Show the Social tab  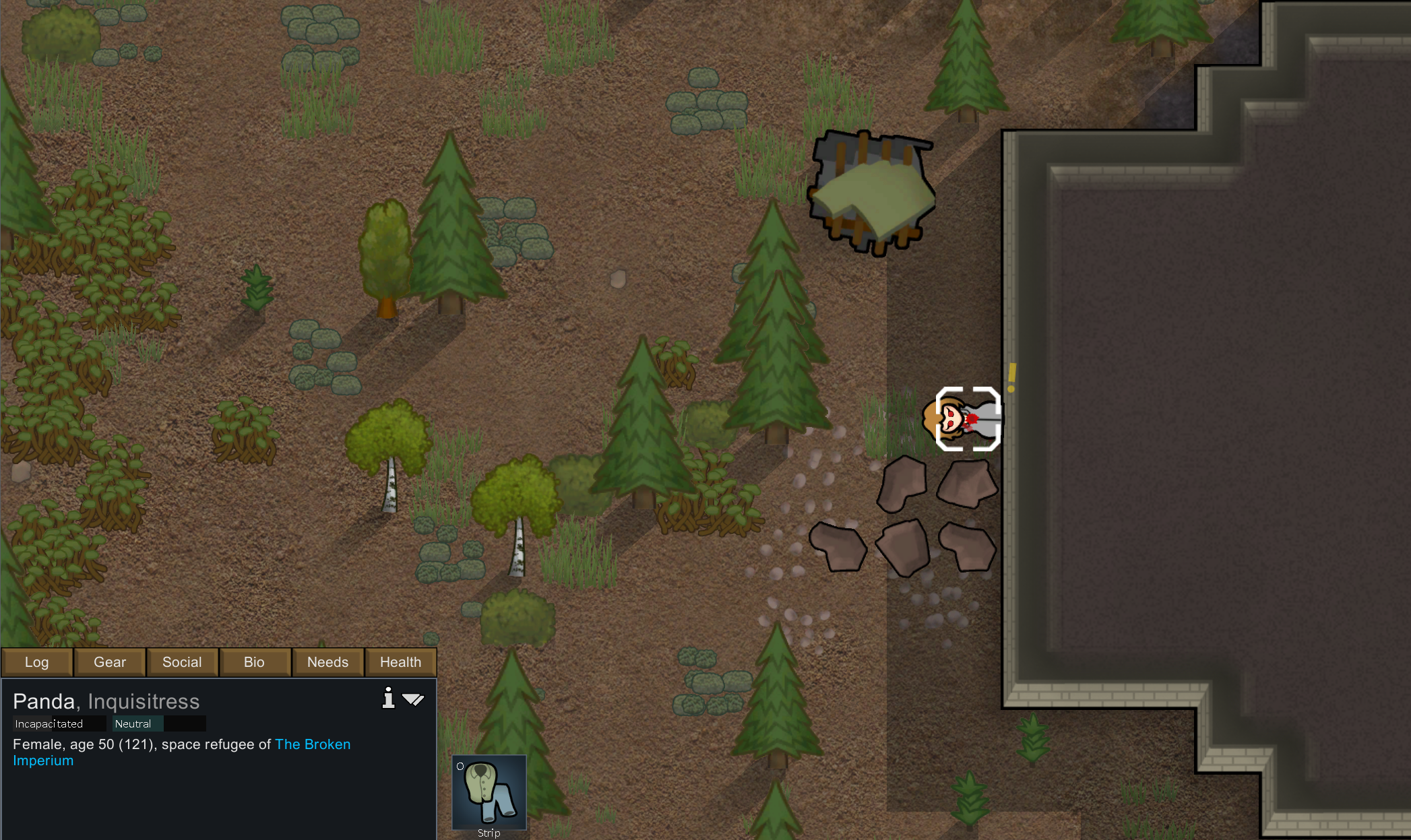182,662
